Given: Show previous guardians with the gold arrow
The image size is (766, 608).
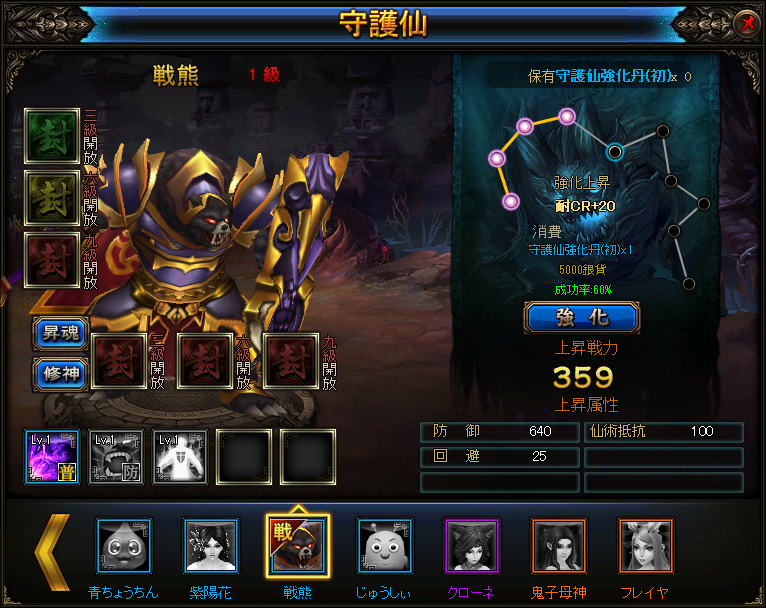Looking at the screenshot, I should pyautogui.click(x=53, y=551).
